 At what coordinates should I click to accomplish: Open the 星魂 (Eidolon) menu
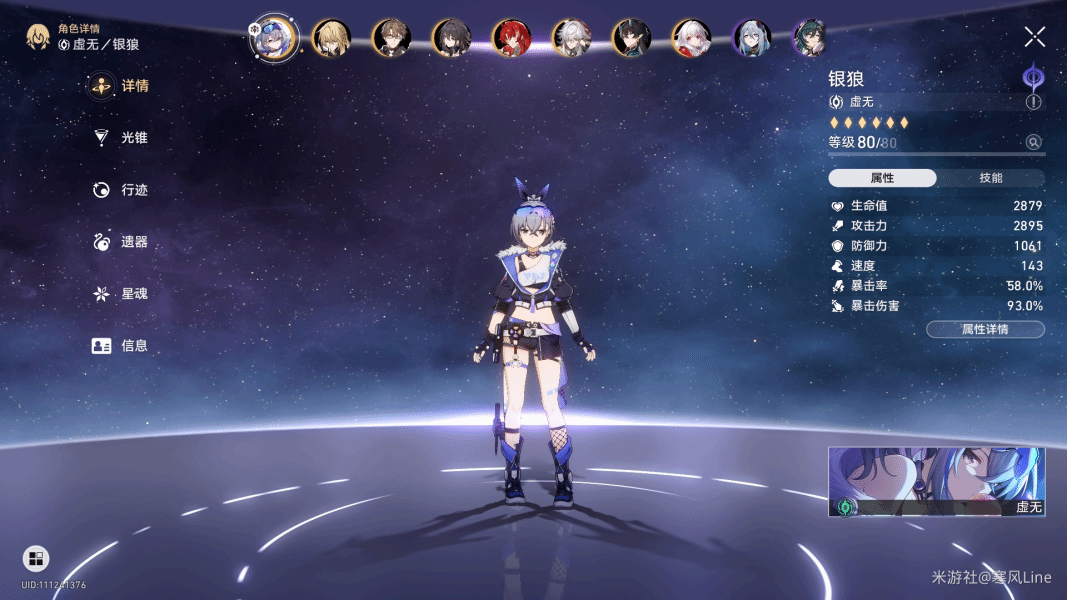click(120, 294)
